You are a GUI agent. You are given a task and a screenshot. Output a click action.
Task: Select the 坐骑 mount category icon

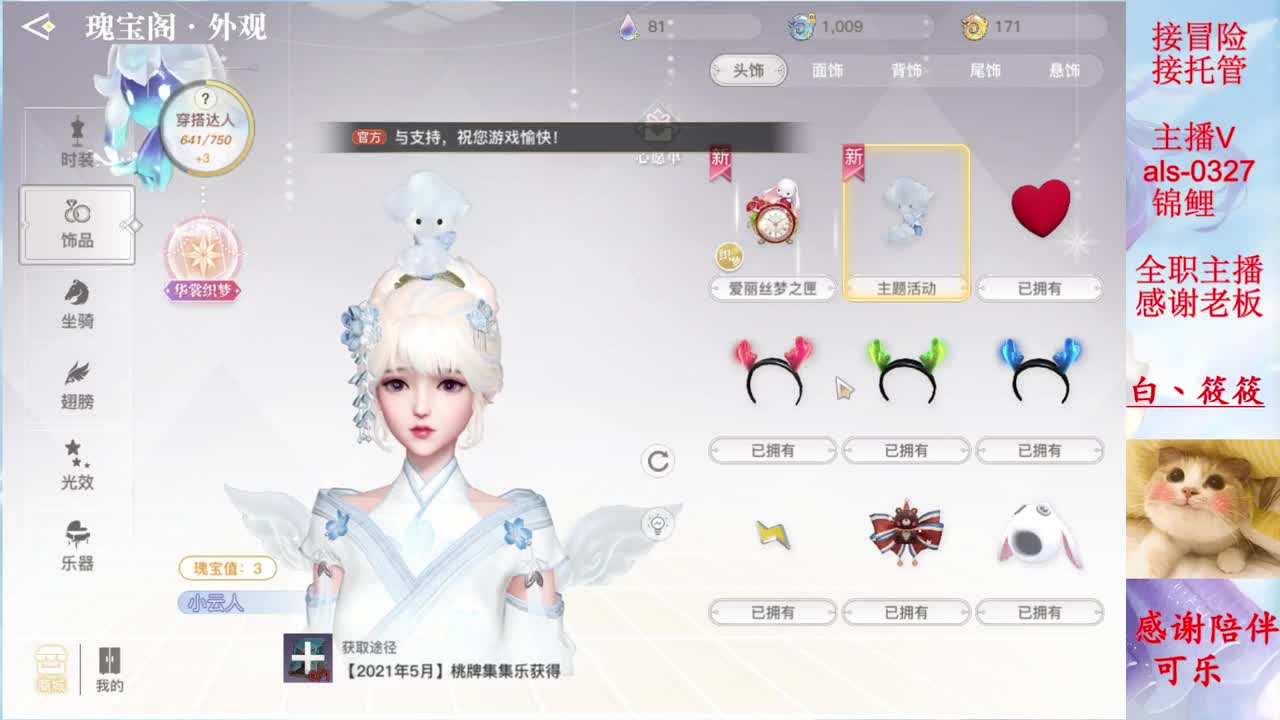[x=78, y=305]
